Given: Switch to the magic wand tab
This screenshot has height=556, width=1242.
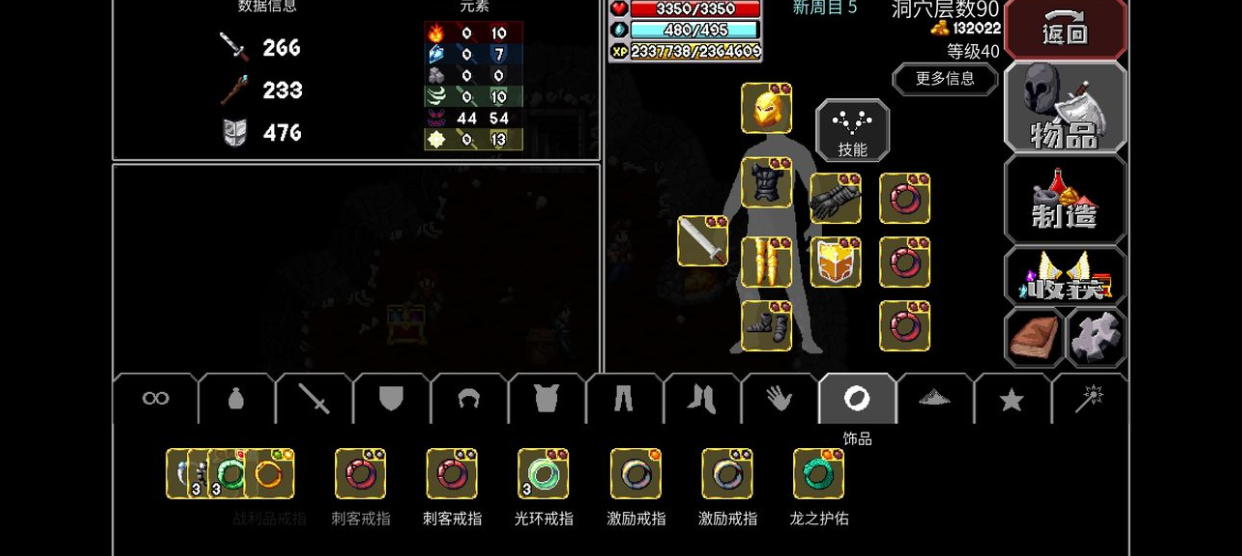Looking at the screenshot, I should pos(1088,399).
